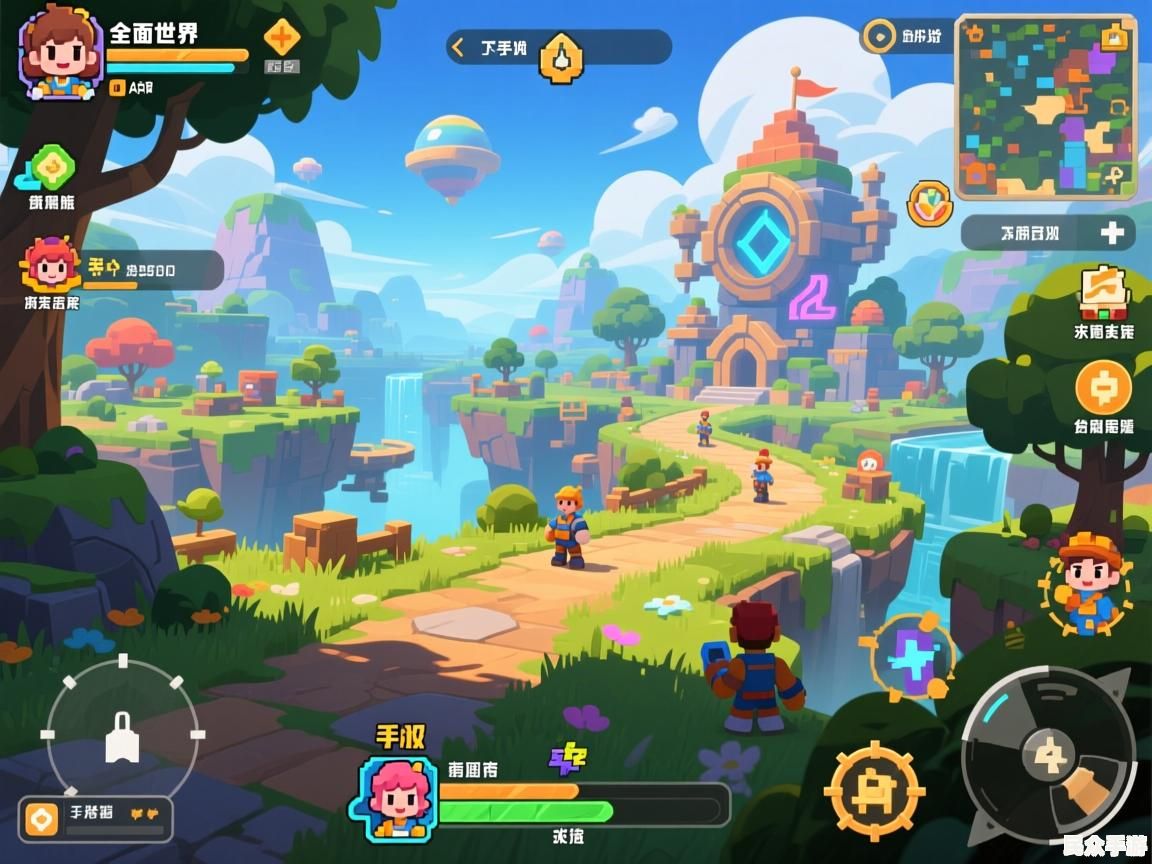The image size is (1152, 864).
Task: Select the pink-haired teammate portrait
Action: [48, 266]
